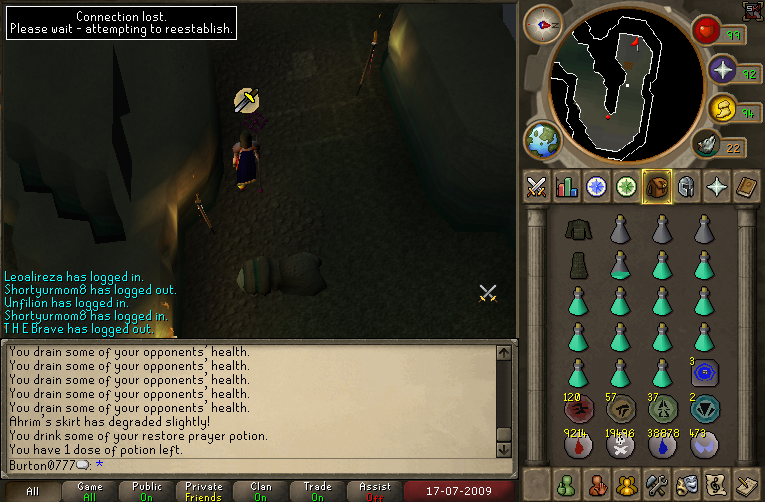Open the Worn Equipment helmet tab
This screenshot has height=502, width=765.
pyautogui.click(x=686, y=187)
